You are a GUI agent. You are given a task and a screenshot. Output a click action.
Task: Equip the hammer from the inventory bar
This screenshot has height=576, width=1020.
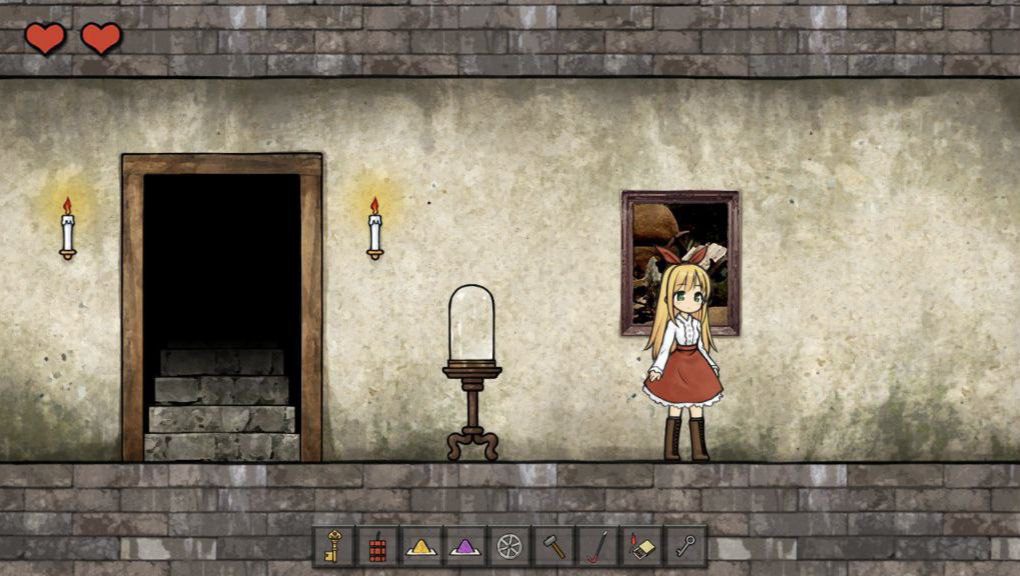click(553, 546)
